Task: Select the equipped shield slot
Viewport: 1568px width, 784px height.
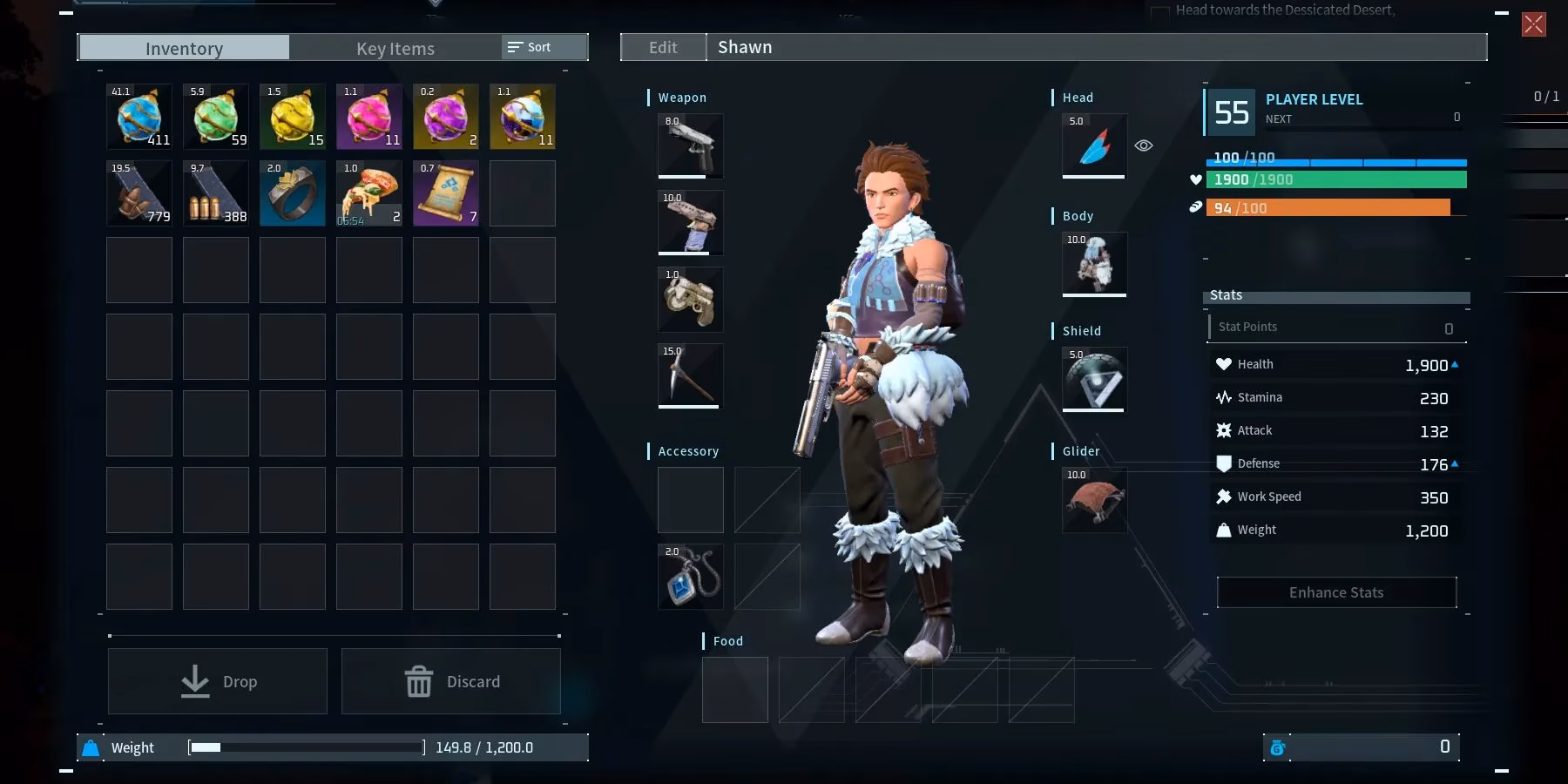Action: coord(1094,380)
